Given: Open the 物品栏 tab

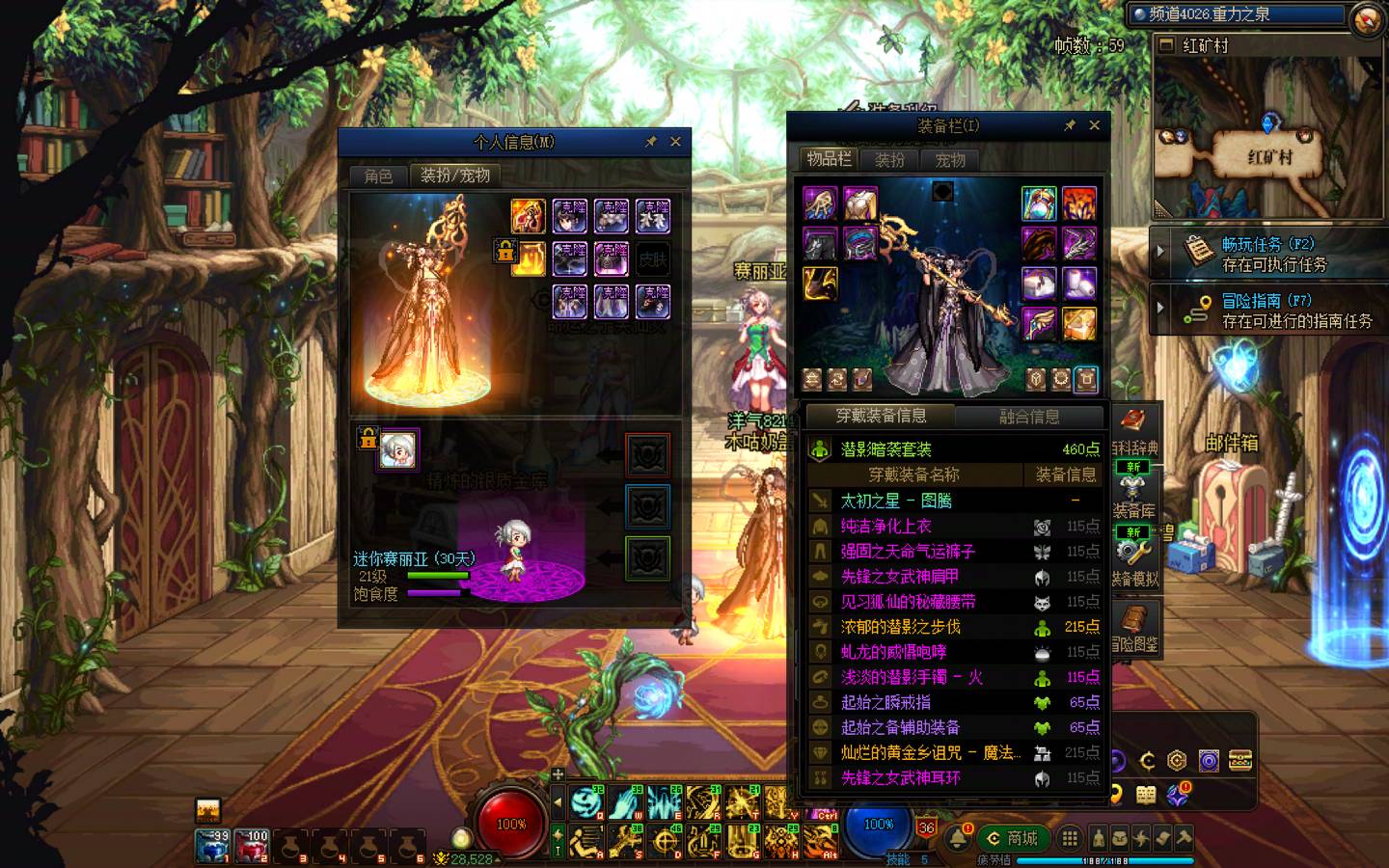Looking at the screenshot, I should [829, 159].
